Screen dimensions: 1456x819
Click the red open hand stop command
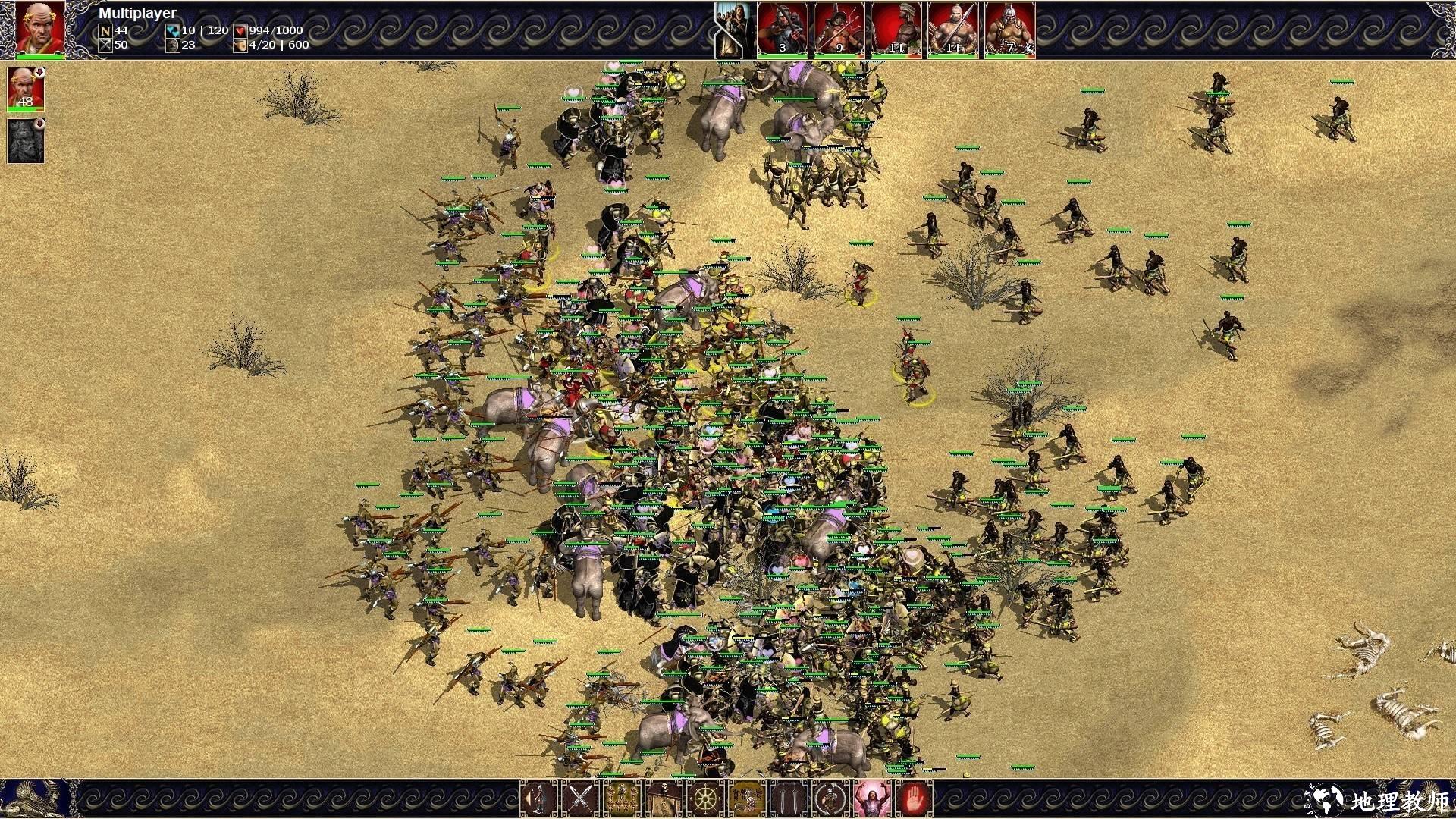(x=914, y=799)
